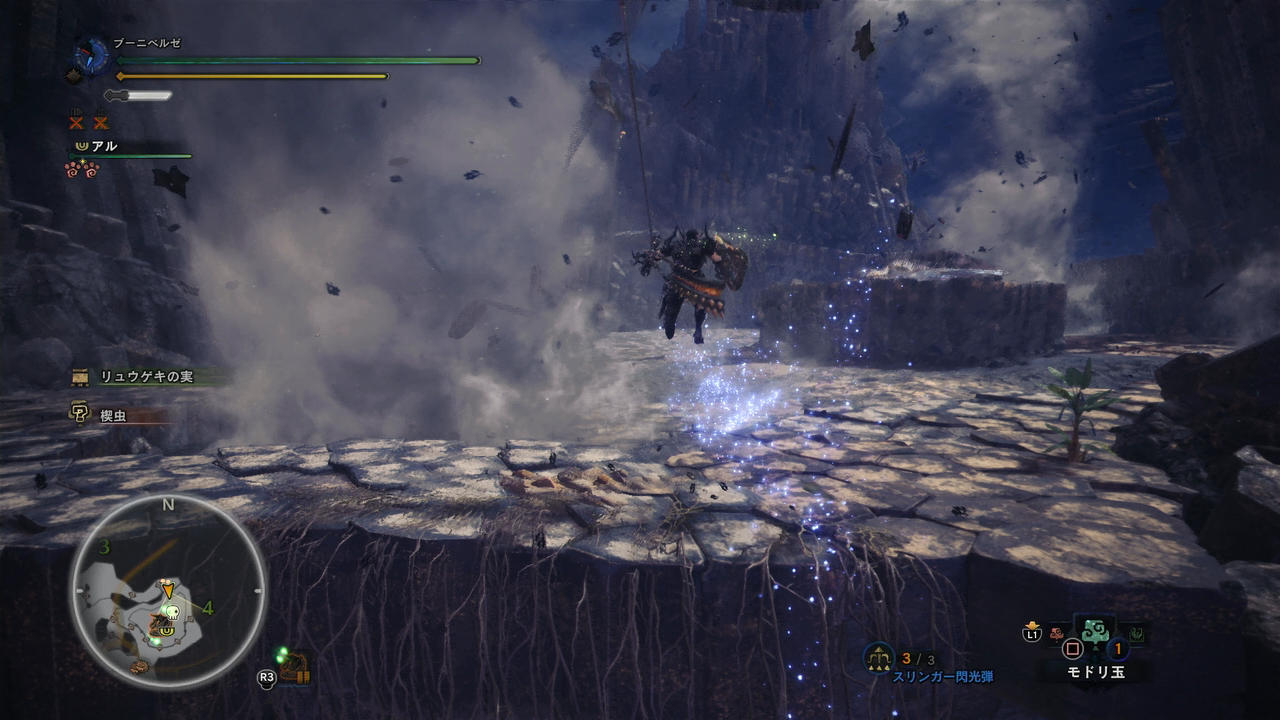The height and width of the screenshot is (720, 1280).
Task: Click the quest timer clock icon
Action: point(92,55)
